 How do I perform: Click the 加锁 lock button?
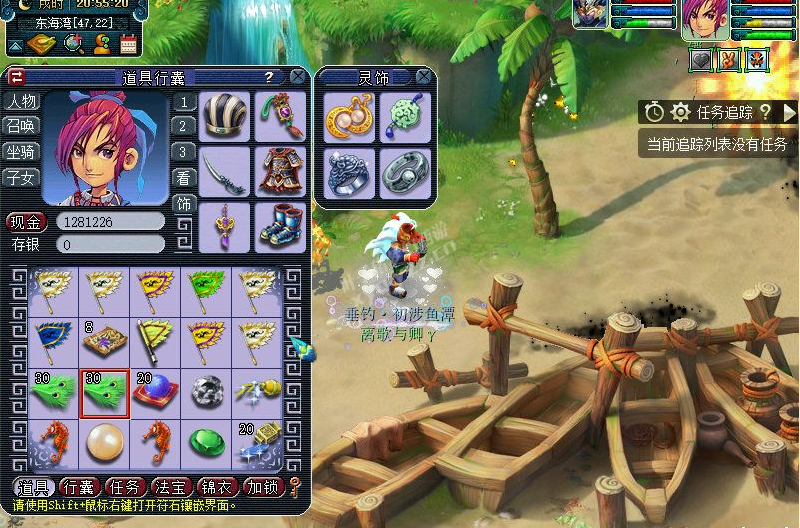[x=262, y=487]
